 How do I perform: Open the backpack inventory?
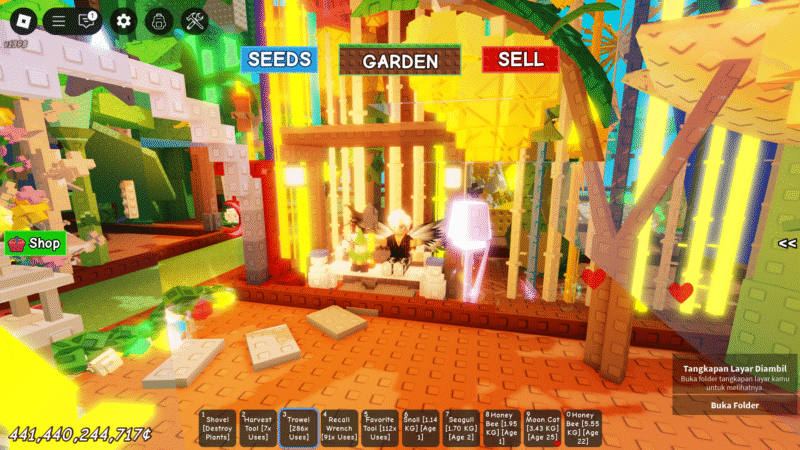click(x=158, y=20)
